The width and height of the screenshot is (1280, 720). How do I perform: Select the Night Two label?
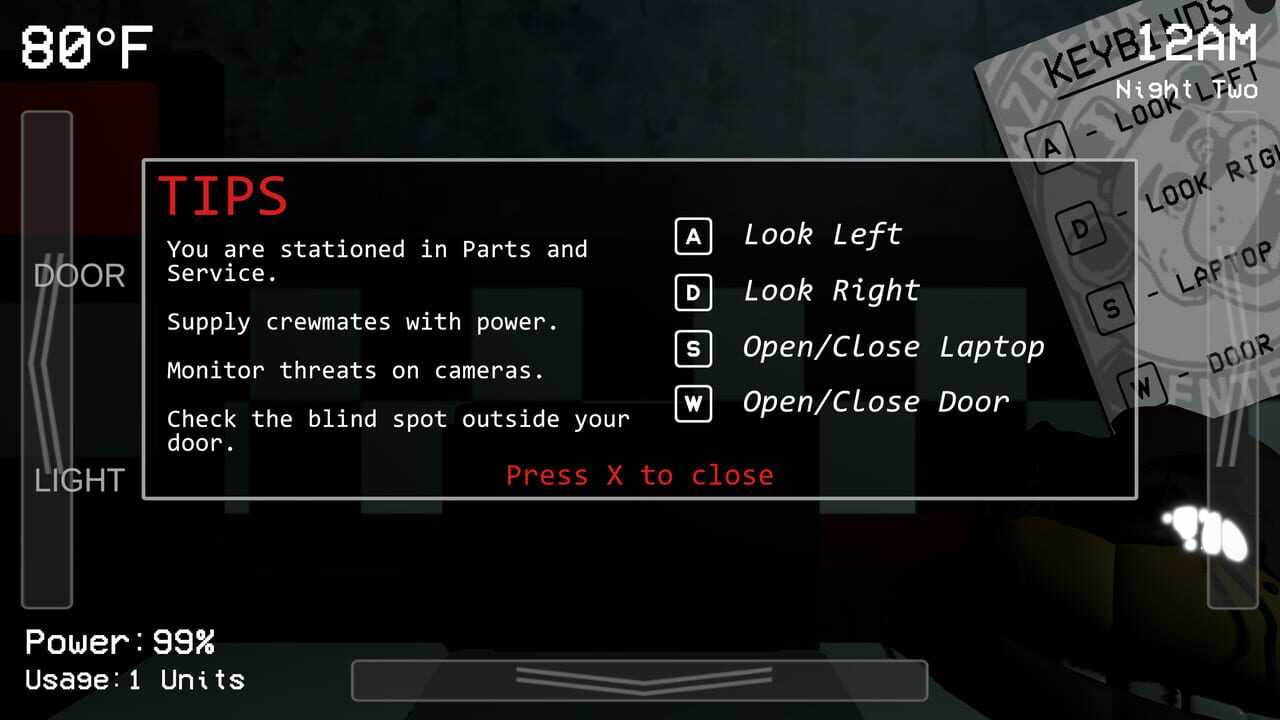click(1185, 89)
